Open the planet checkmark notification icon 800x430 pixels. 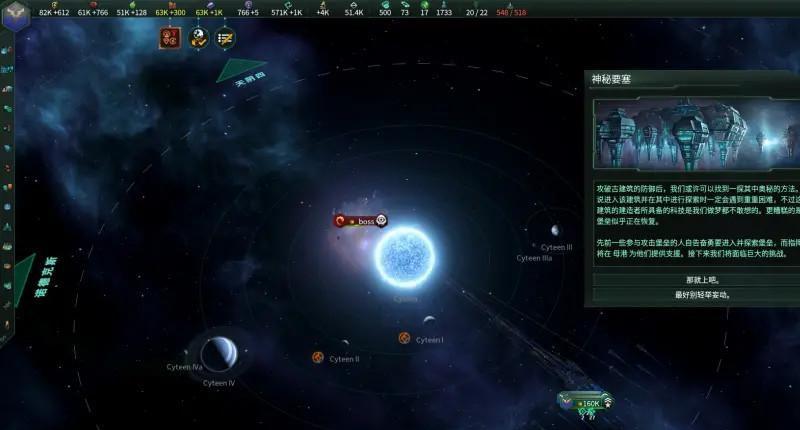click(x=198, y=38)
